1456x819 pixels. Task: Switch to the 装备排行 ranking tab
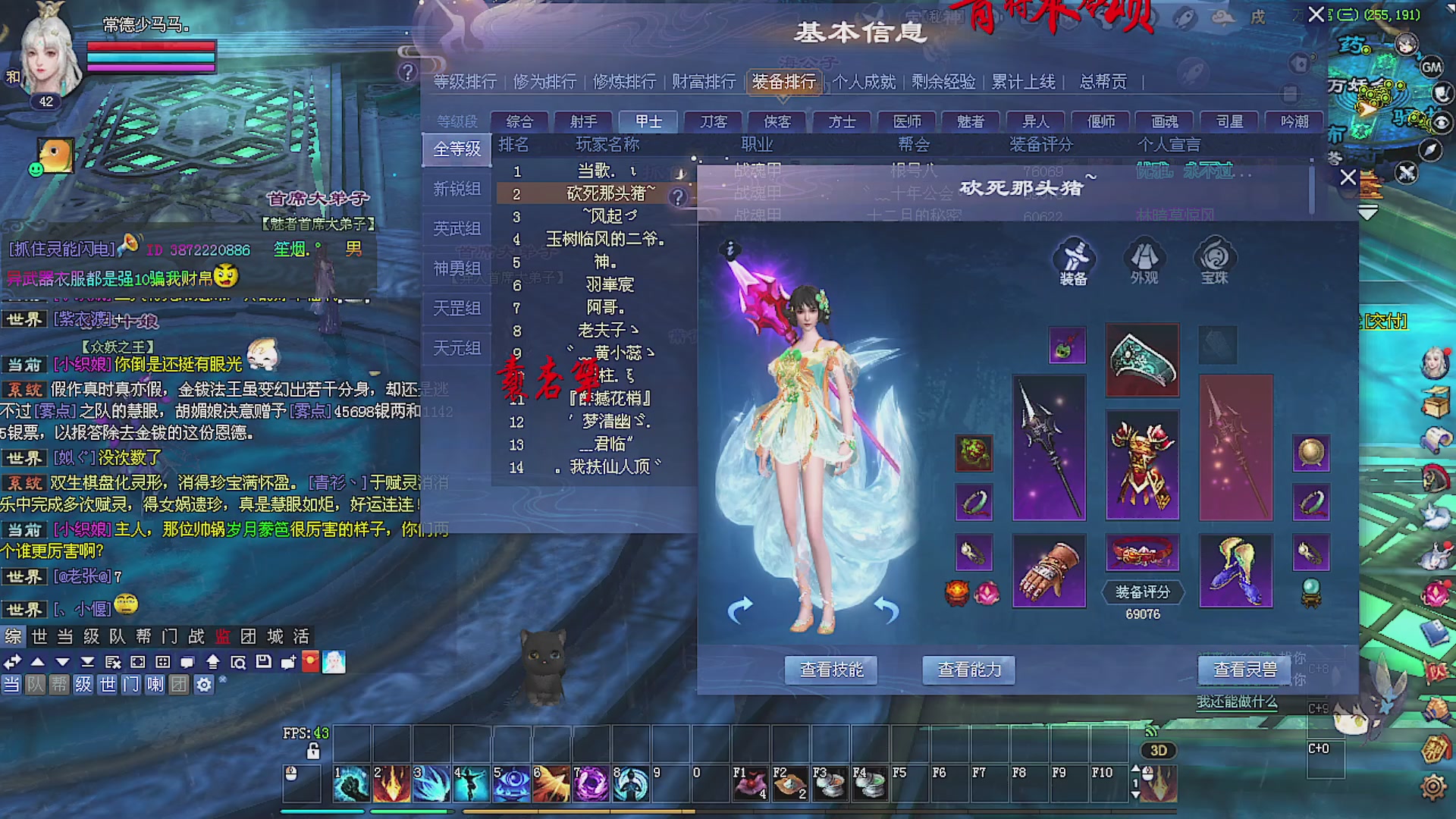(783, 83)
